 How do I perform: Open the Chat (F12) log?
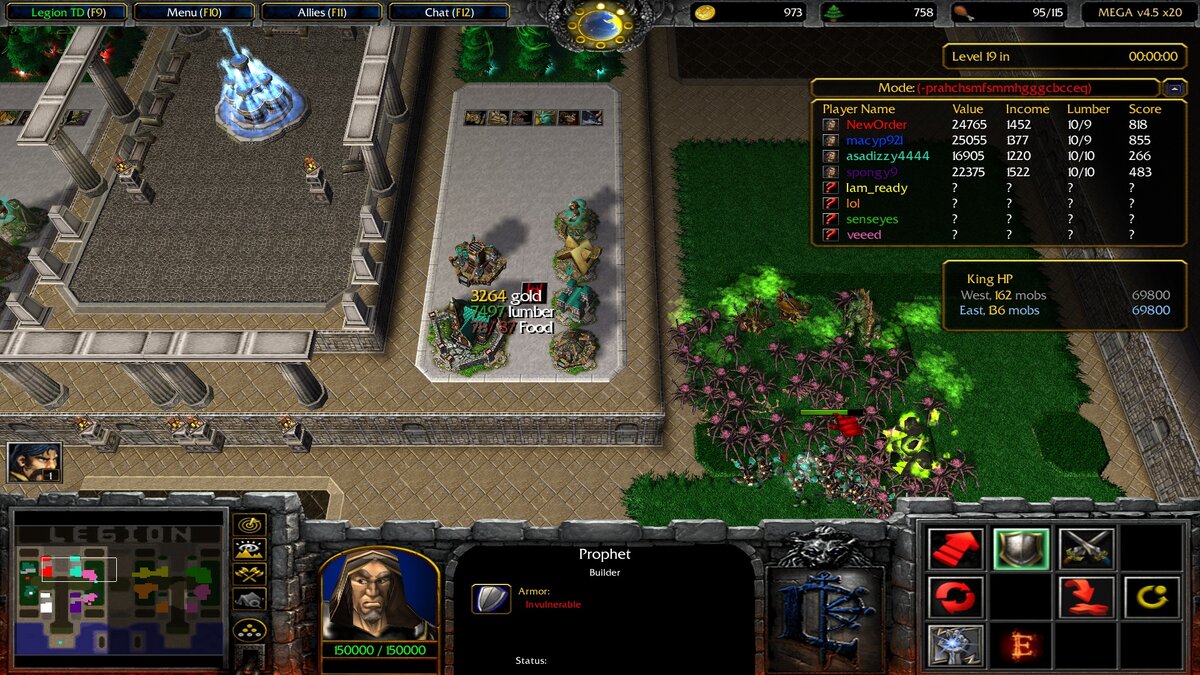coord(449,13)
